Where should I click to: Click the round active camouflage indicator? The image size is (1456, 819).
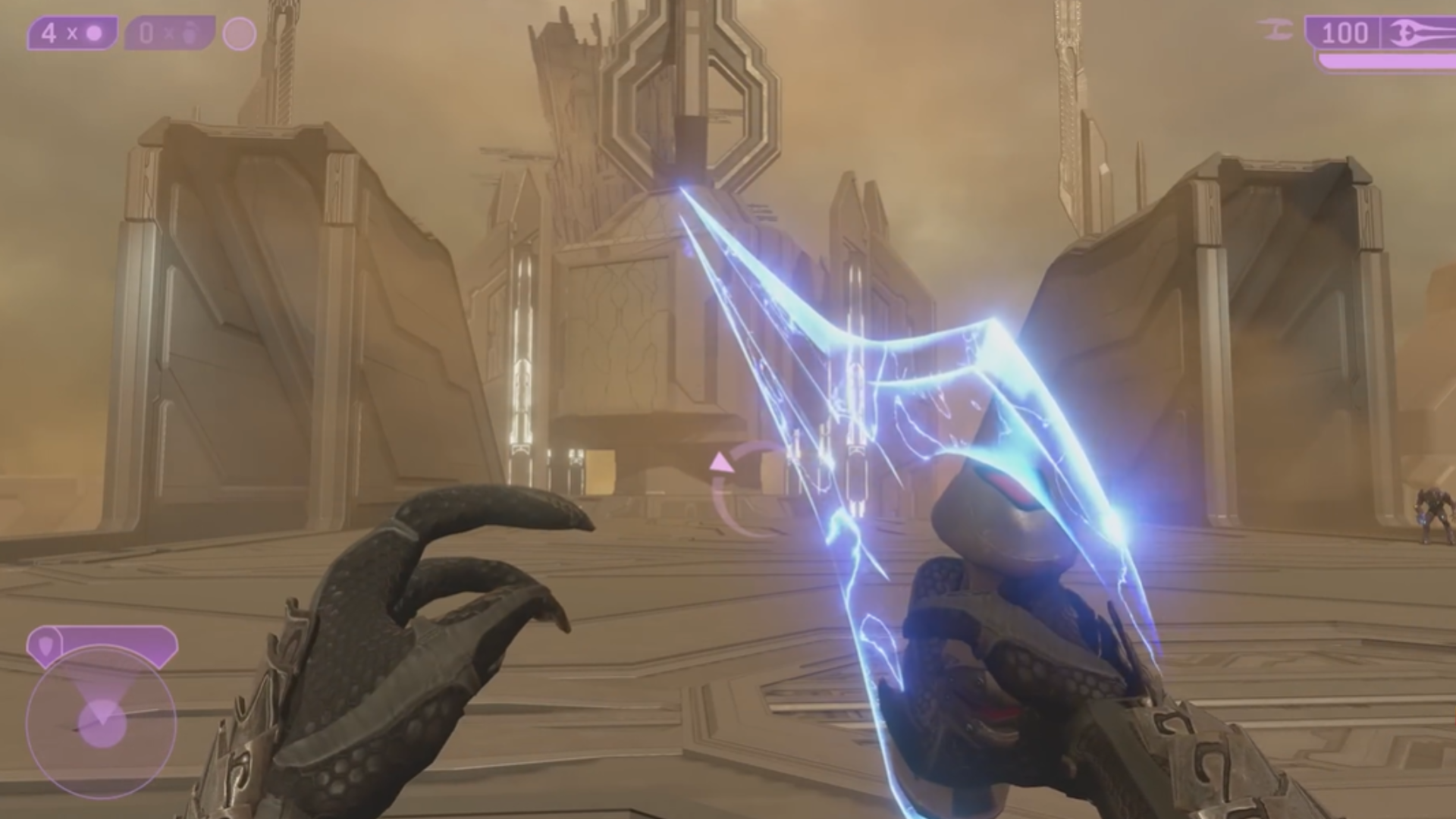tap(240, 34)
